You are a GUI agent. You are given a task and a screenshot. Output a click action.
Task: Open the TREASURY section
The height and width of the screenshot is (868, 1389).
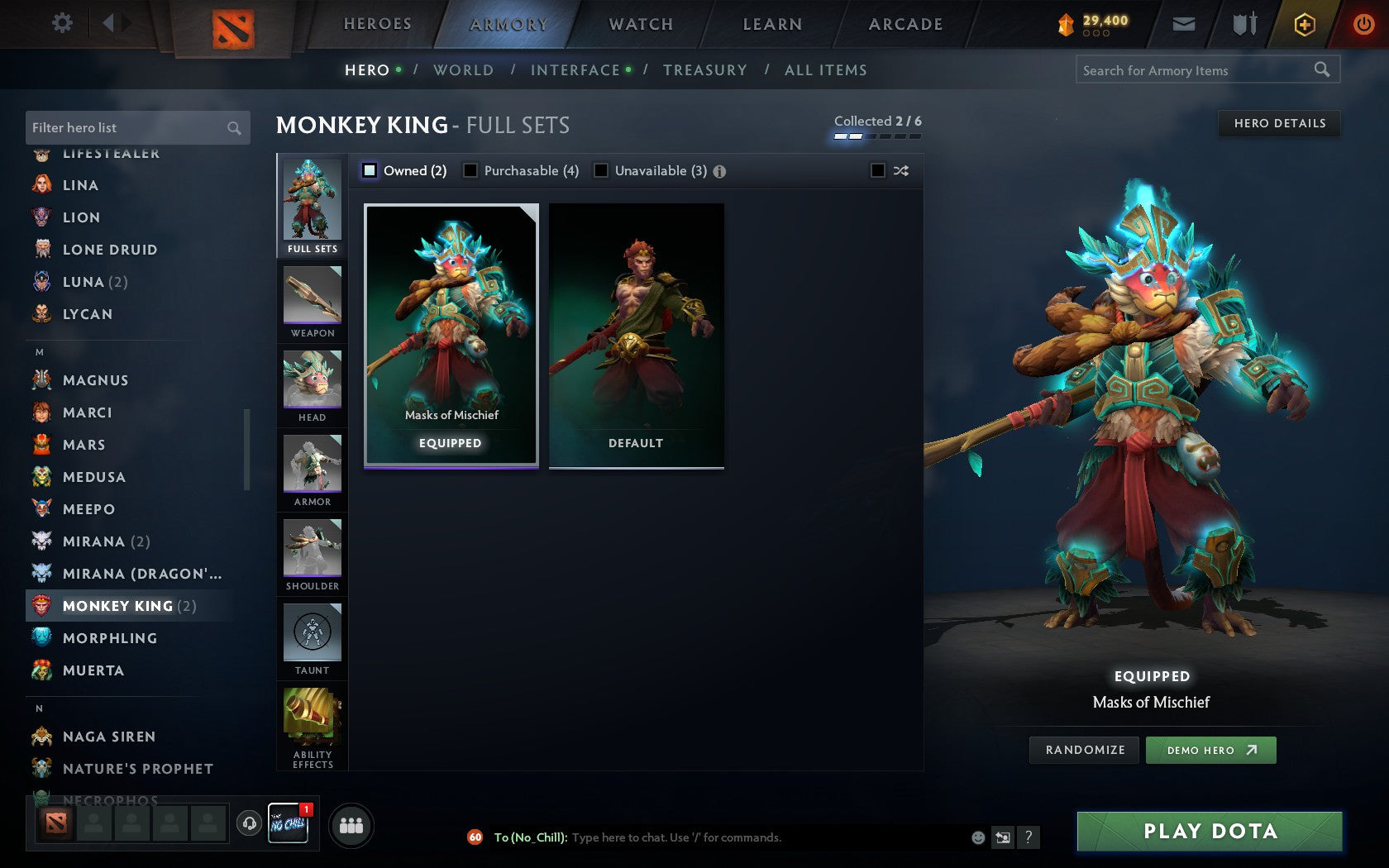tap(705, 70)
